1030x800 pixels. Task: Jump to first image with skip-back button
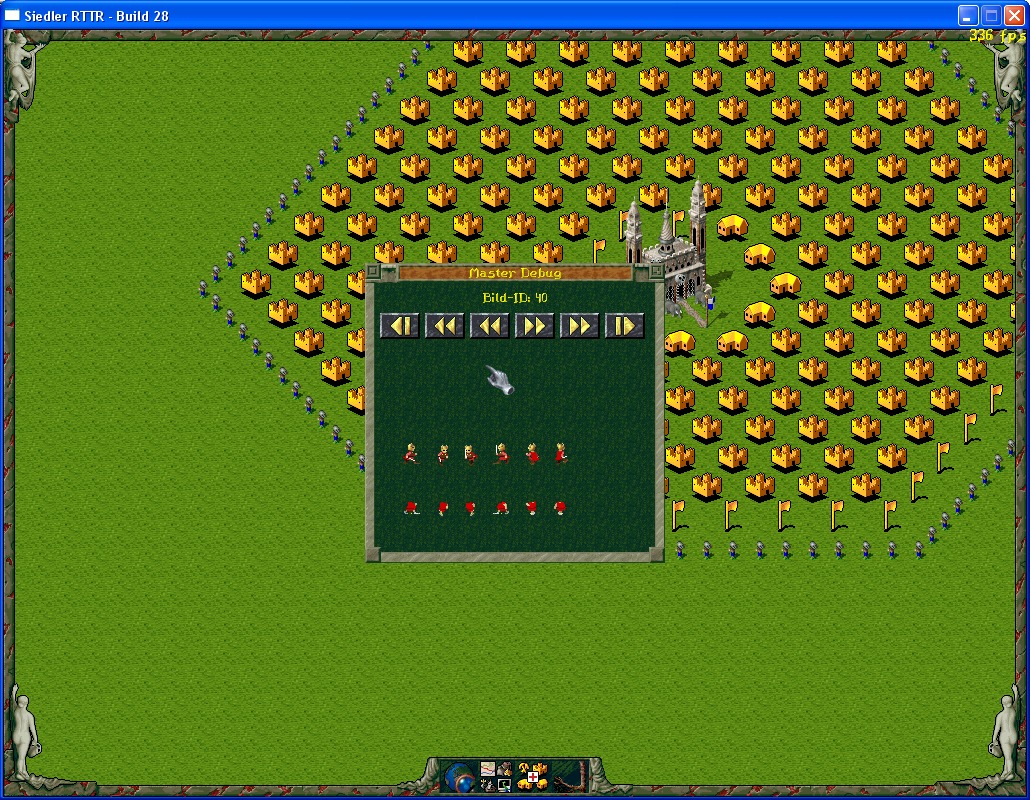coord(399,325)
